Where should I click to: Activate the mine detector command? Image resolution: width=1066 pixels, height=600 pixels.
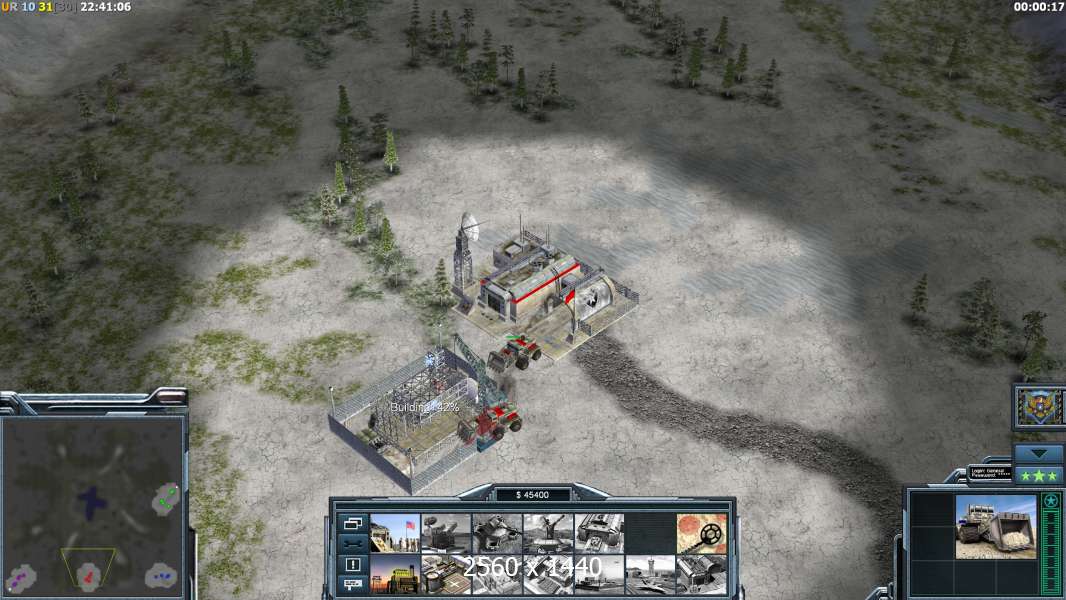coord(701,533)
